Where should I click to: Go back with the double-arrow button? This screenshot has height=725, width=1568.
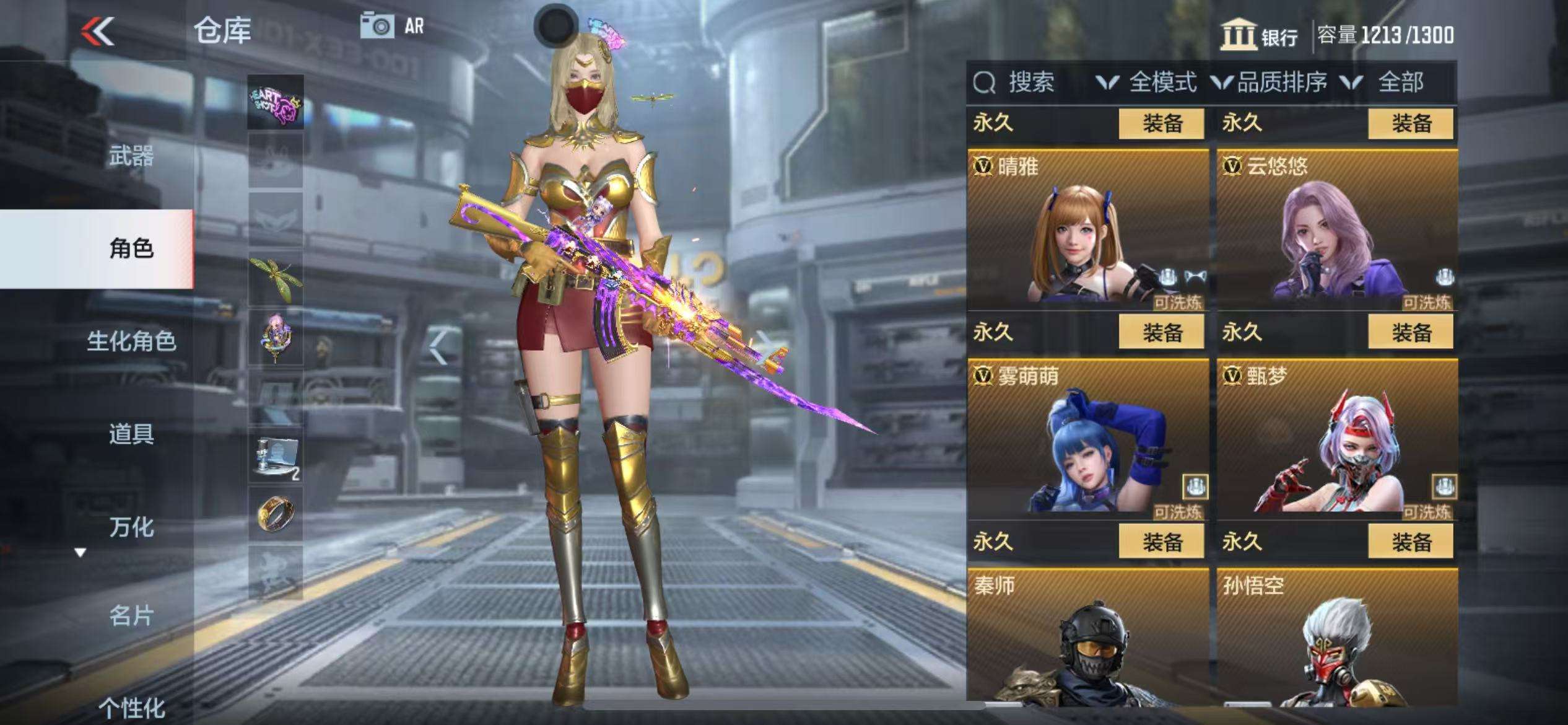pos(98,31)
